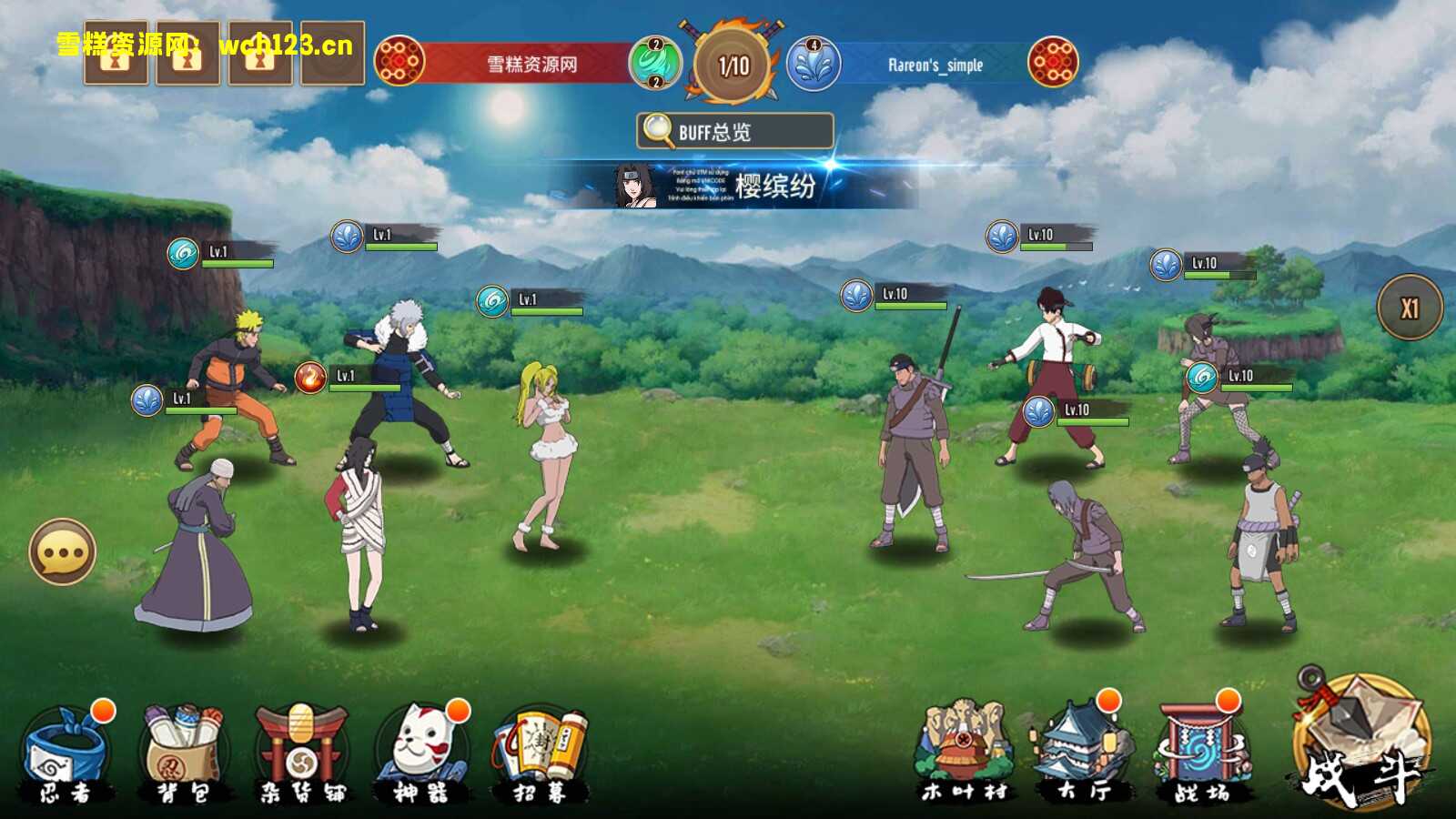Open the chat speech bubble

point(63,551)
